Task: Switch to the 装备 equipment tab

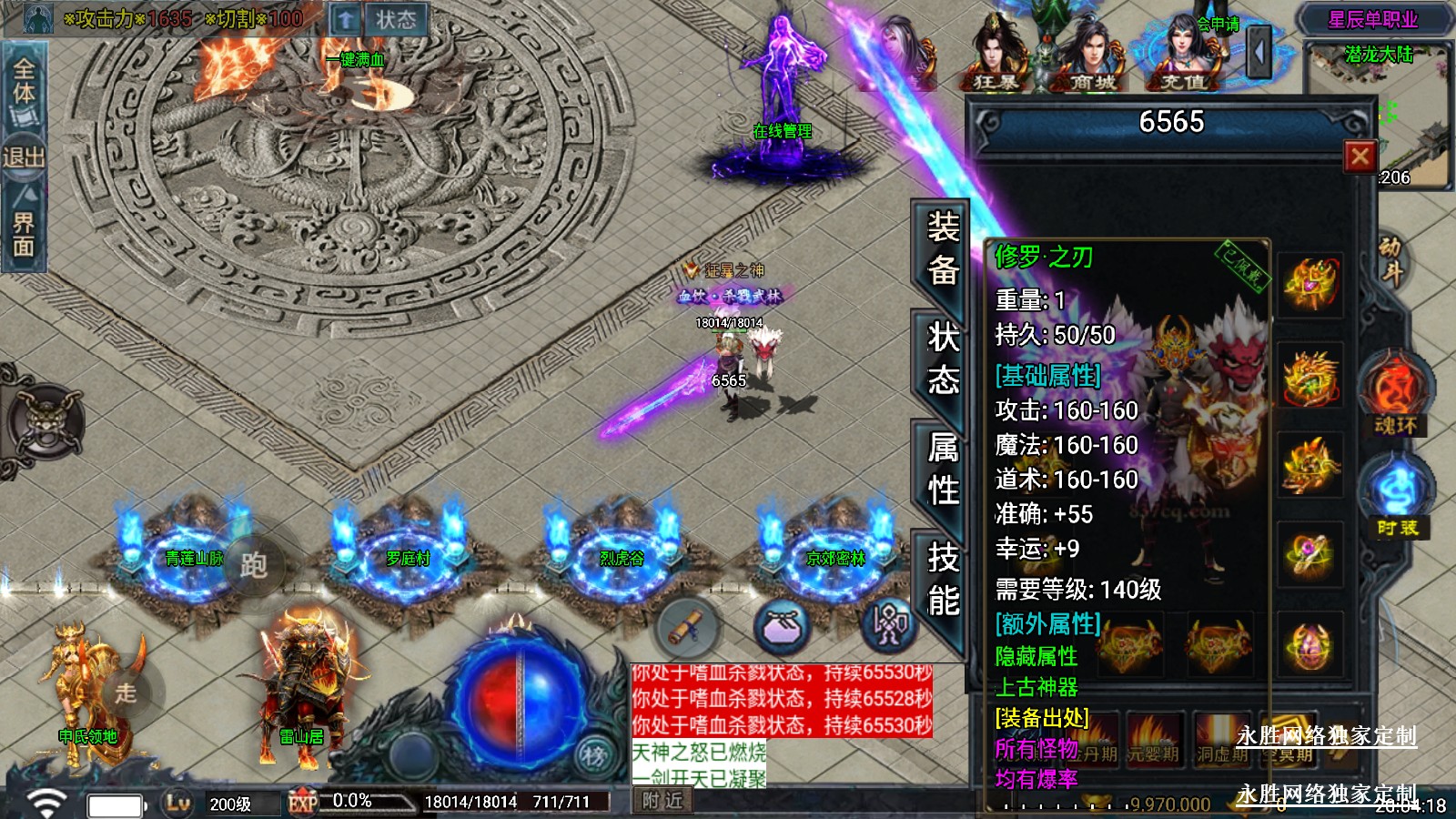Action: [942, 248]
